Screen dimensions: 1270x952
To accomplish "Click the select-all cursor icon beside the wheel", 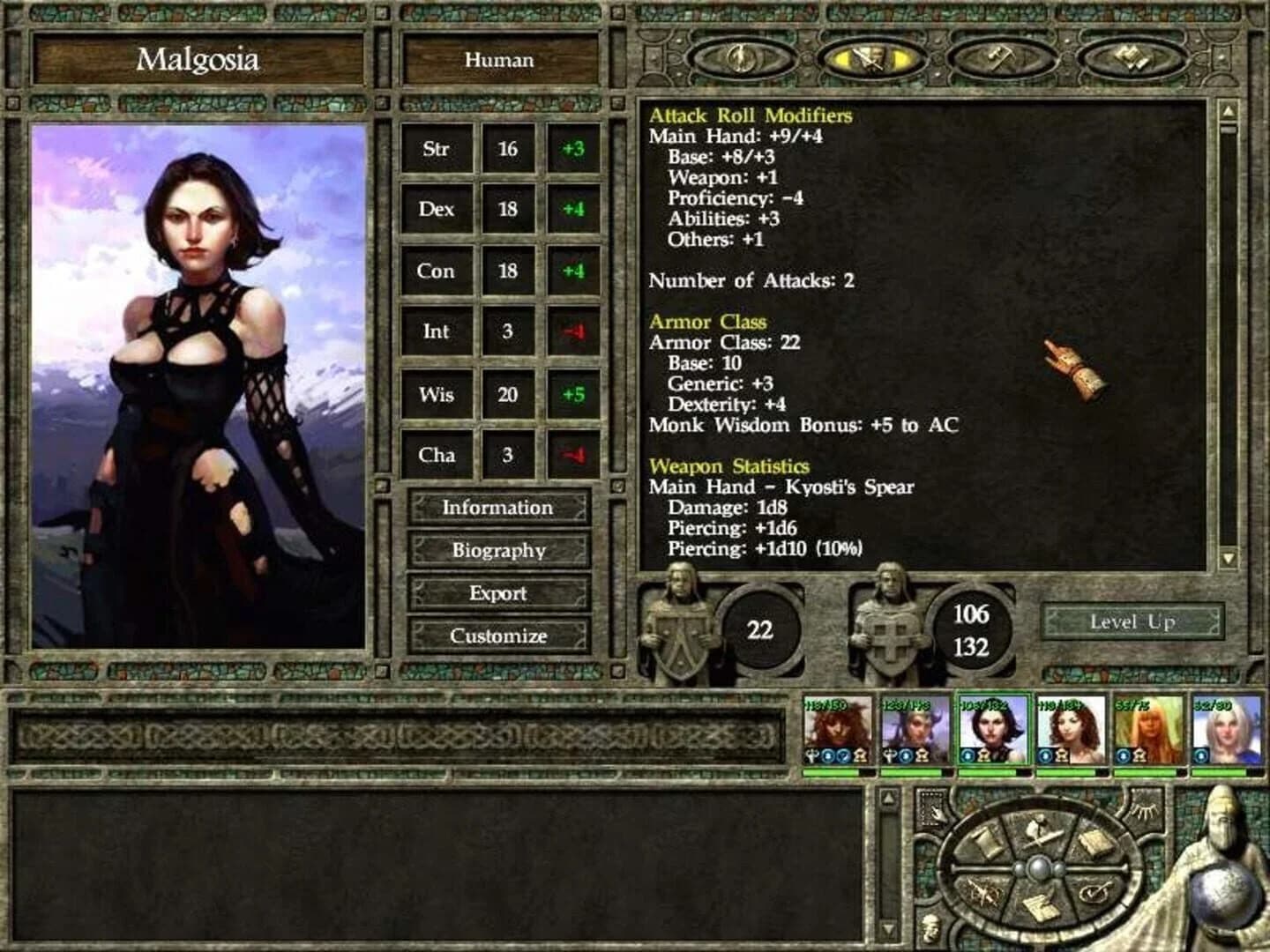I will 932,809.
